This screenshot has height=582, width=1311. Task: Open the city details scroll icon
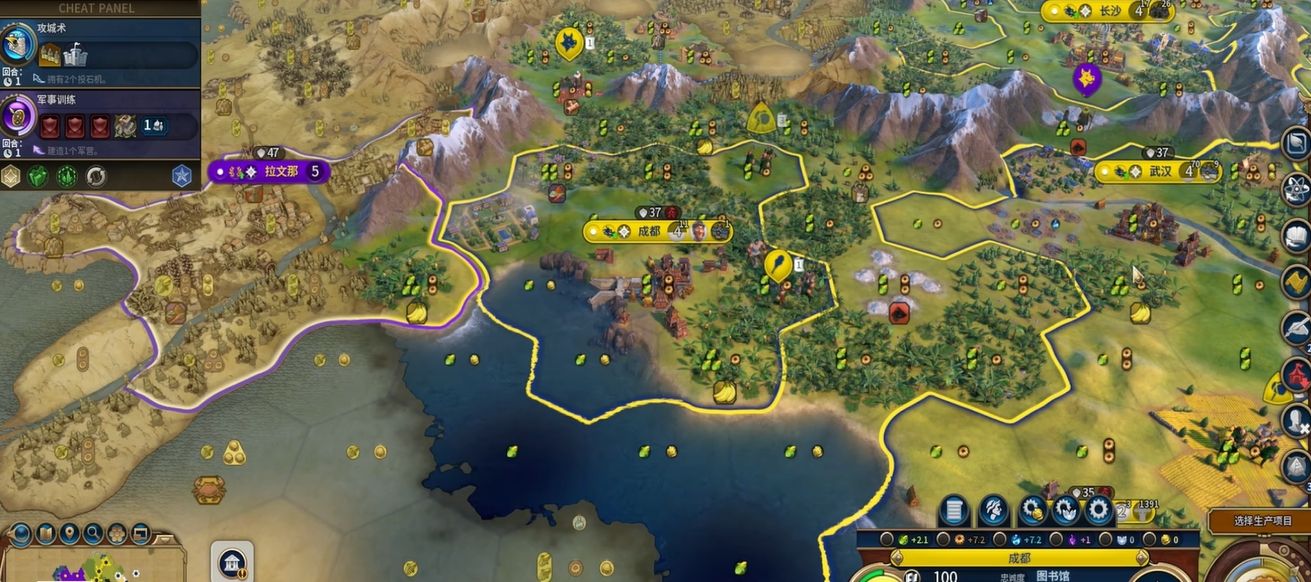(953, 511)
